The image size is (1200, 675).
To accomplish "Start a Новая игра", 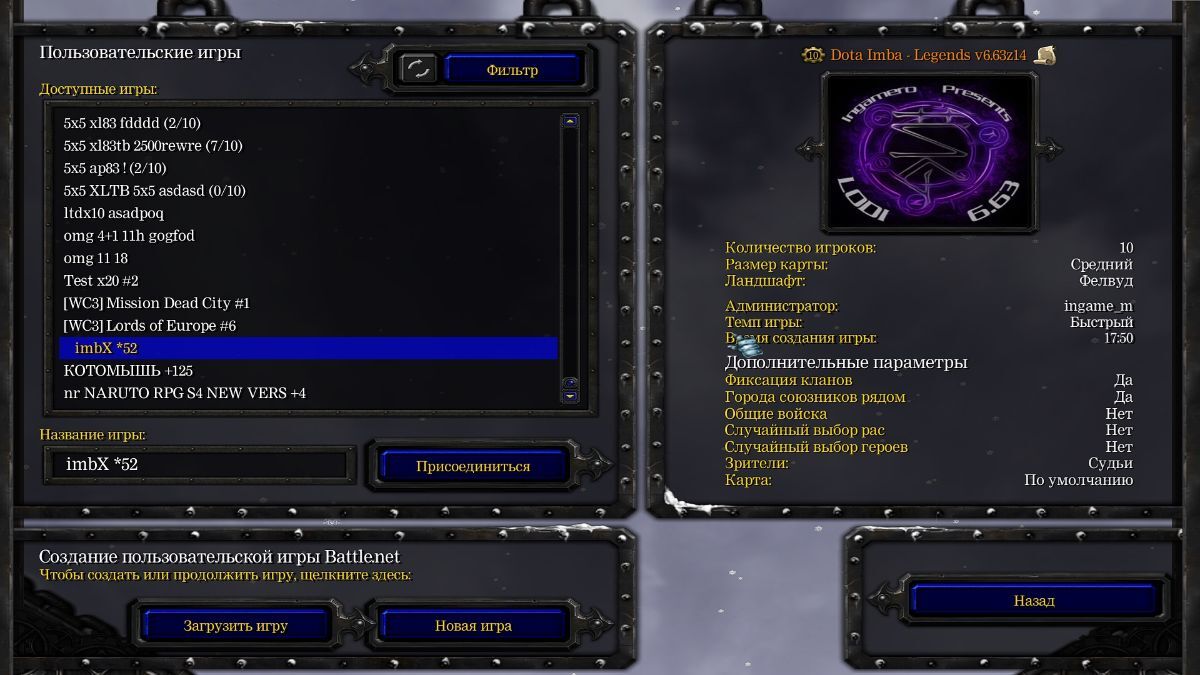I will coord(473,626).
